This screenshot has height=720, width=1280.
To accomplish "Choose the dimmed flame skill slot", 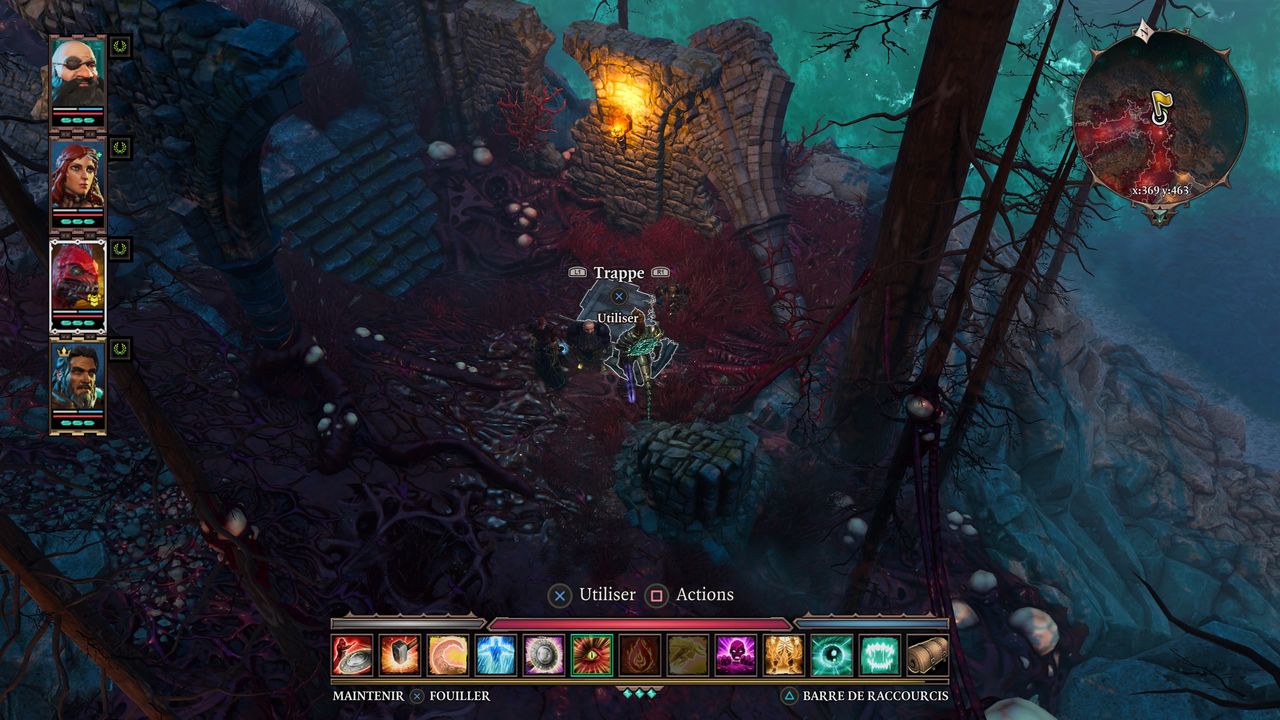I will pos(640,655).
